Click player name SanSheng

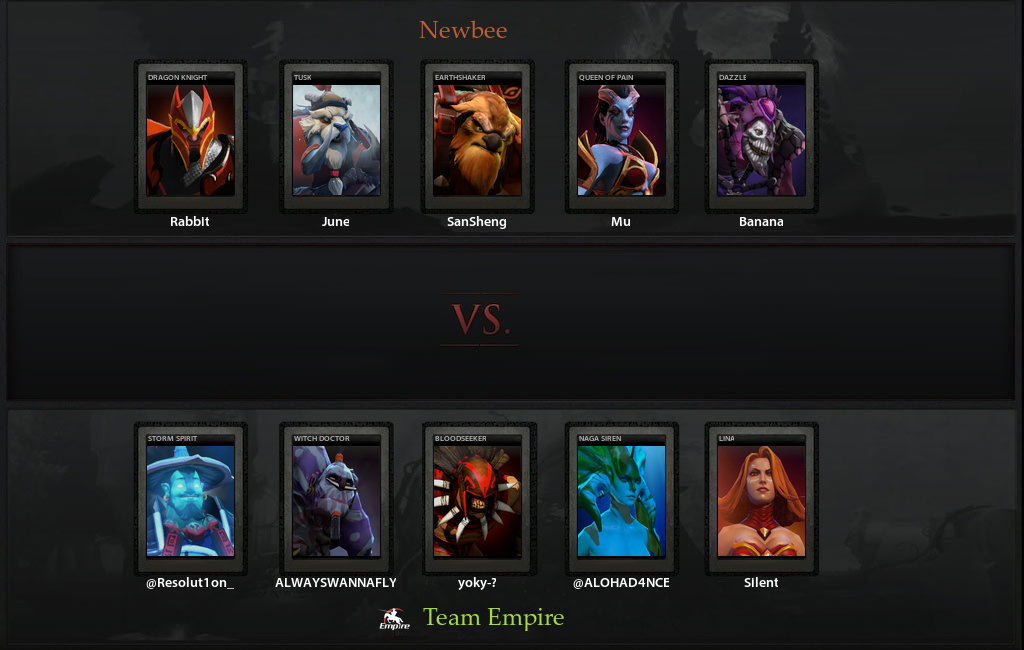point(477,222)
